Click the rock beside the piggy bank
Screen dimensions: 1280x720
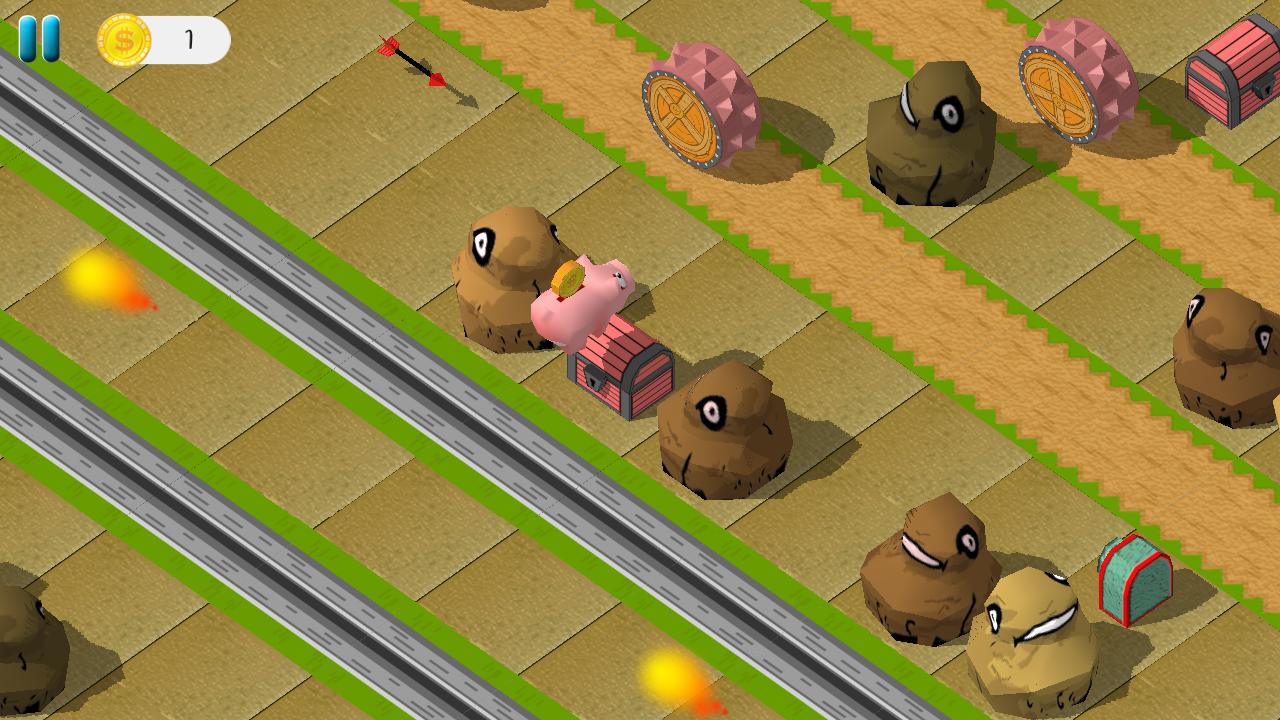click(510, 270)
